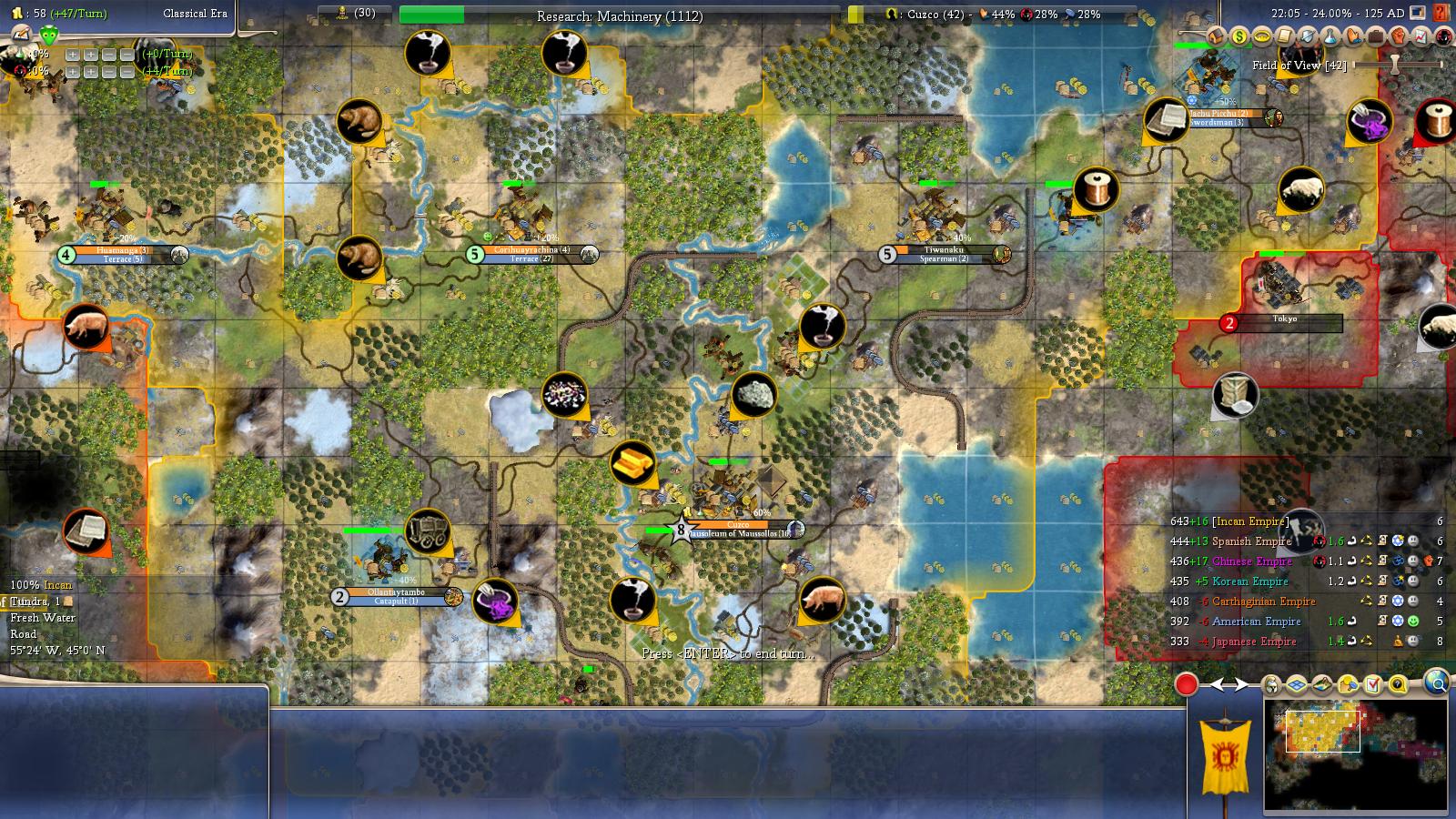Click the minimap in bottom right corner
Screen dimensions: 1456x819
coord(1356,755)
